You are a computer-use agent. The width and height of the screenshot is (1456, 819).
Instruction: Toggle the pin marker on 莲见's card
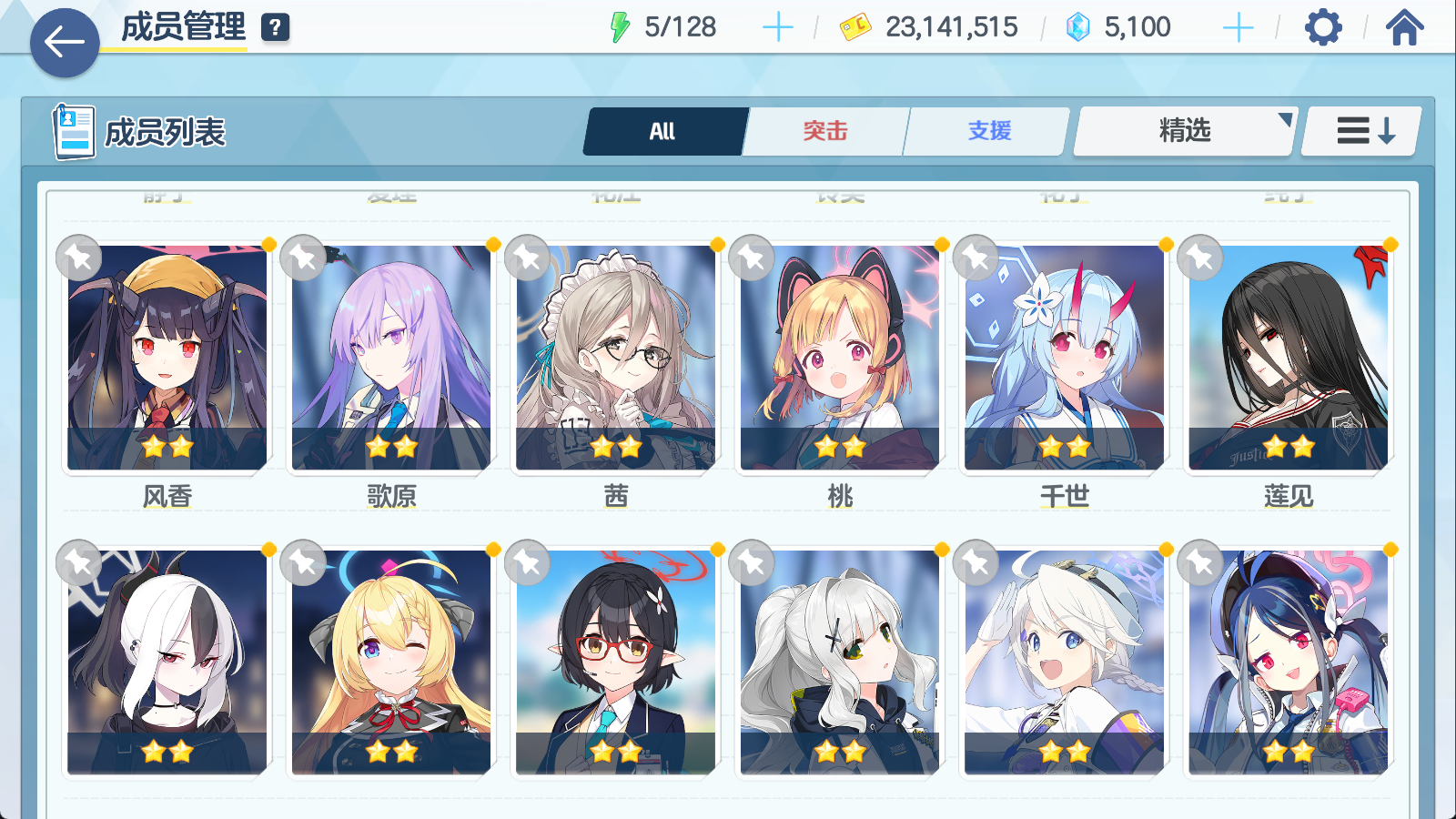1199,258
